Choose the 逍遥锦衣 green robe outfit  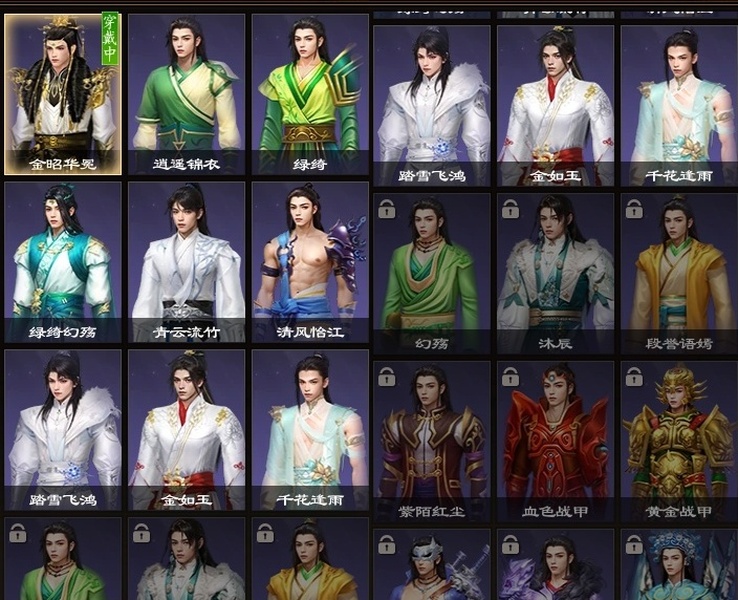187,94
